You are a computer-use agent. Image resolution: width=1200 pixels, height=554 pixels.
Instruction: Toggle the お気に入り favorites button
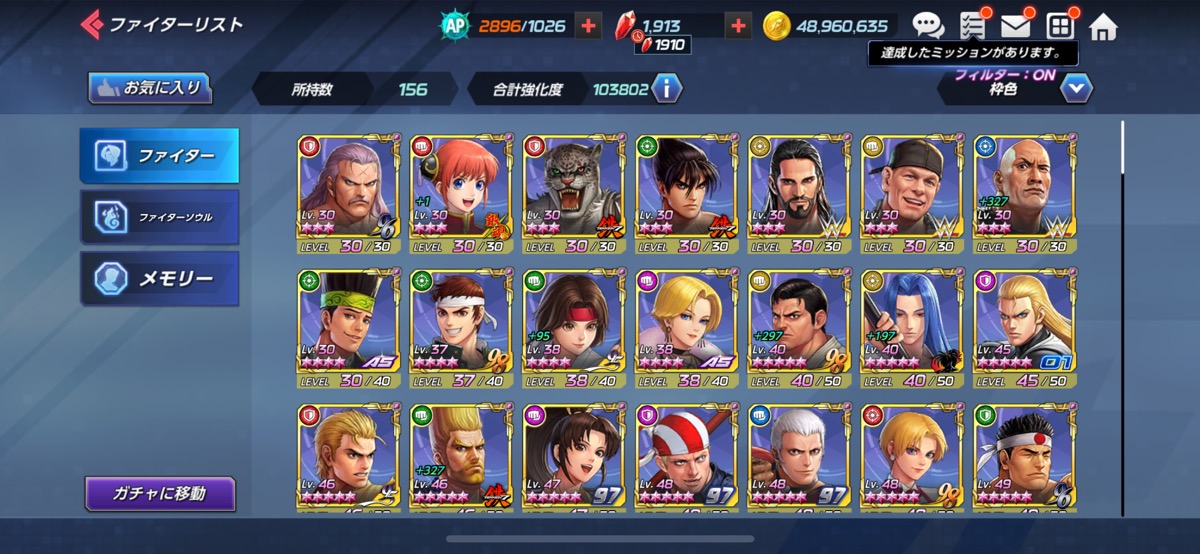(x=151, y=88)
